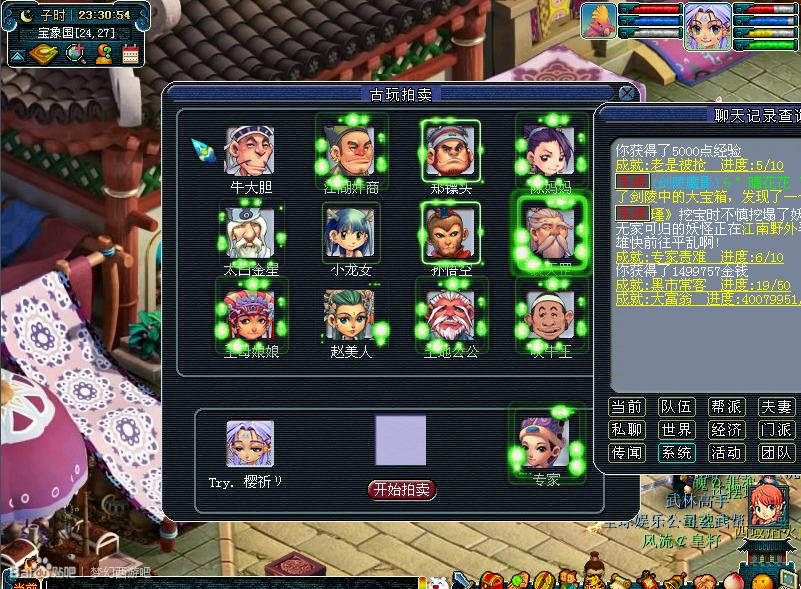Switch to the 团队 chat tab
Image resolution: width=801 pixels, height=589 pixels.
coord(776,452)
